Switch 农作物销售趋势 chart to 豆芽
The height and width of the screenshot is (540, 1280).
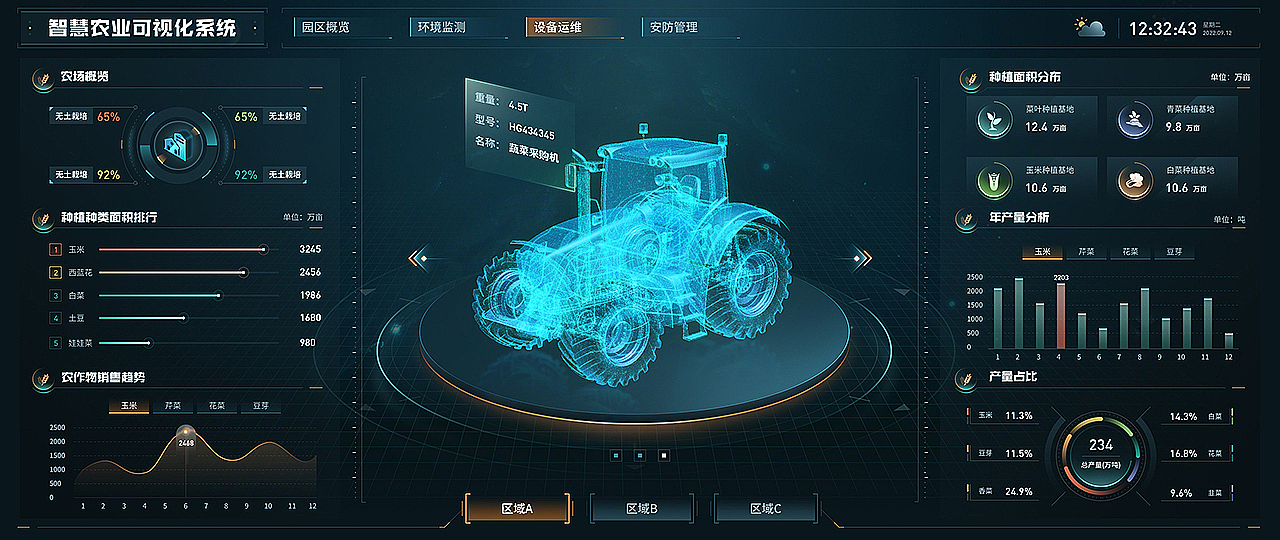click(x=260, y=407)
